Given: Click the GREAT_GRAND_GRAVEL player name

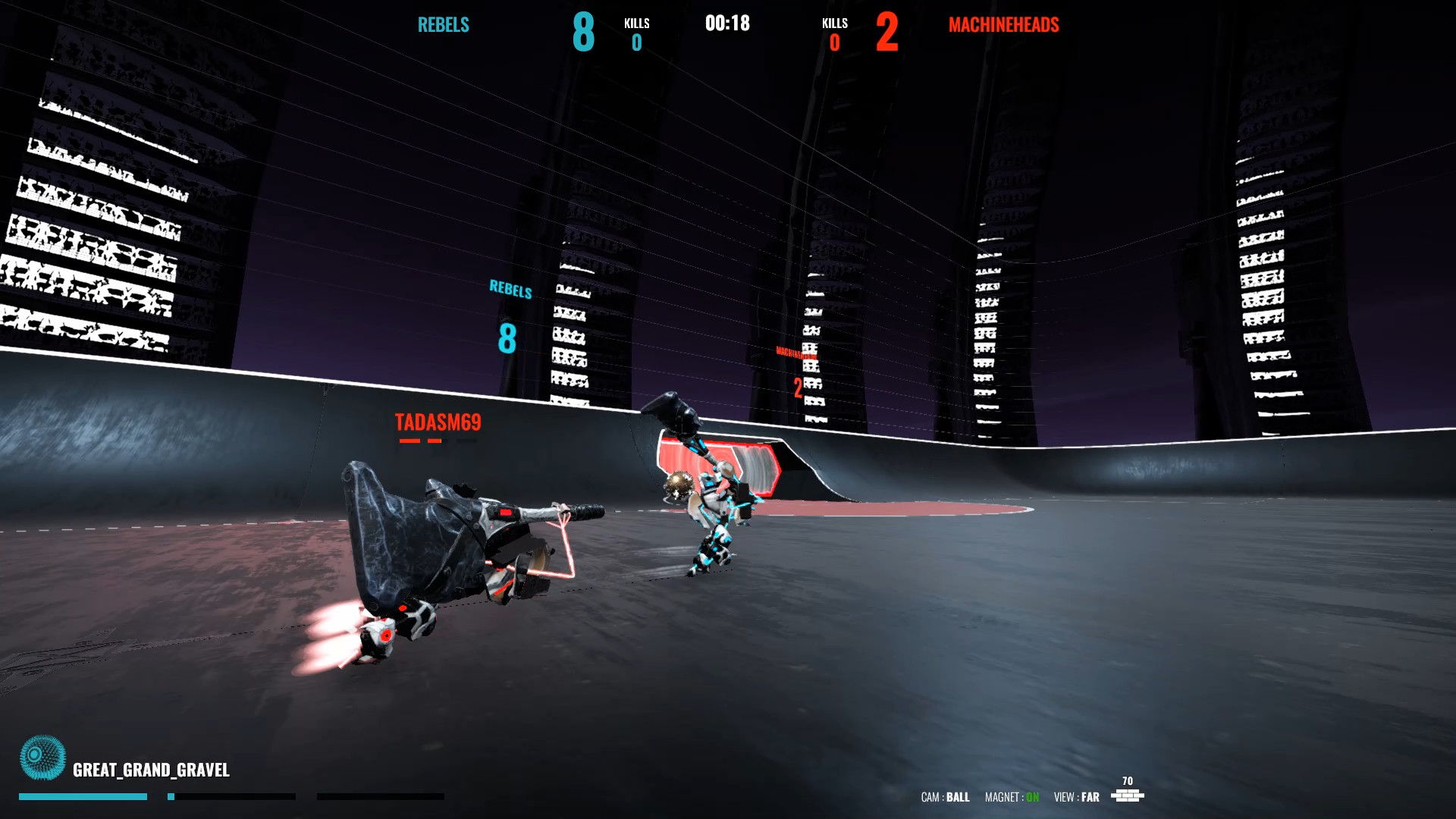Looking at the screenshot, I should click(x=151, y=770).
